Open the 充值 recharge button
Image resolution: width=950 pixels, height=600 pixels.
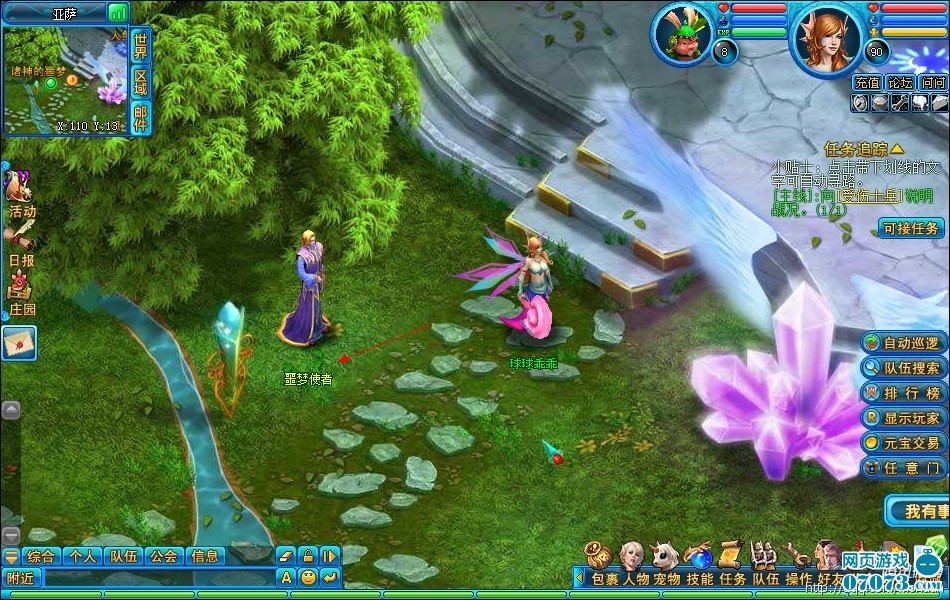867,83
